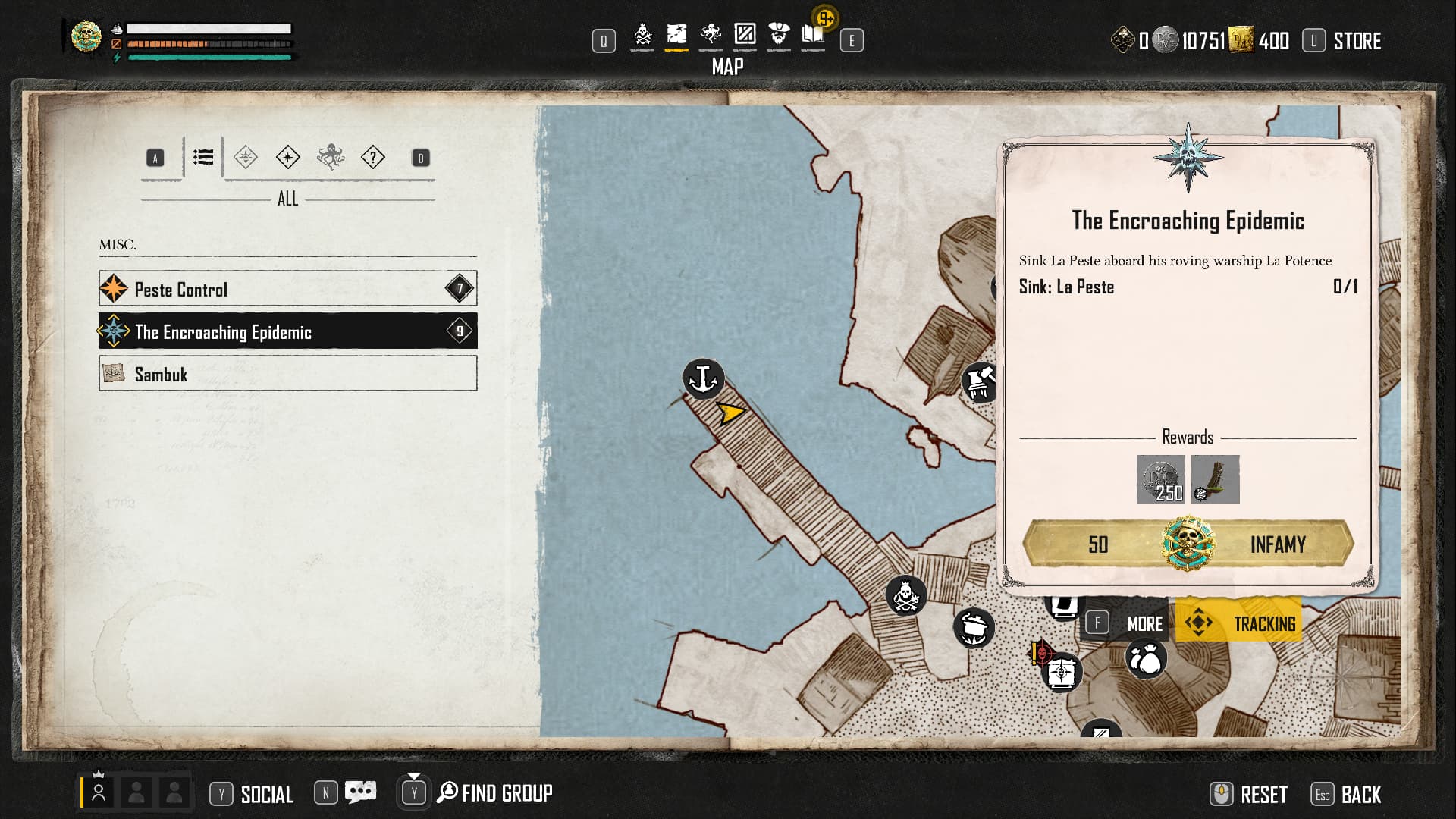Choose the Sambuk entry in the list
Image resolution: width=1456 pixels, height=819 pixels.
[287, 374]
